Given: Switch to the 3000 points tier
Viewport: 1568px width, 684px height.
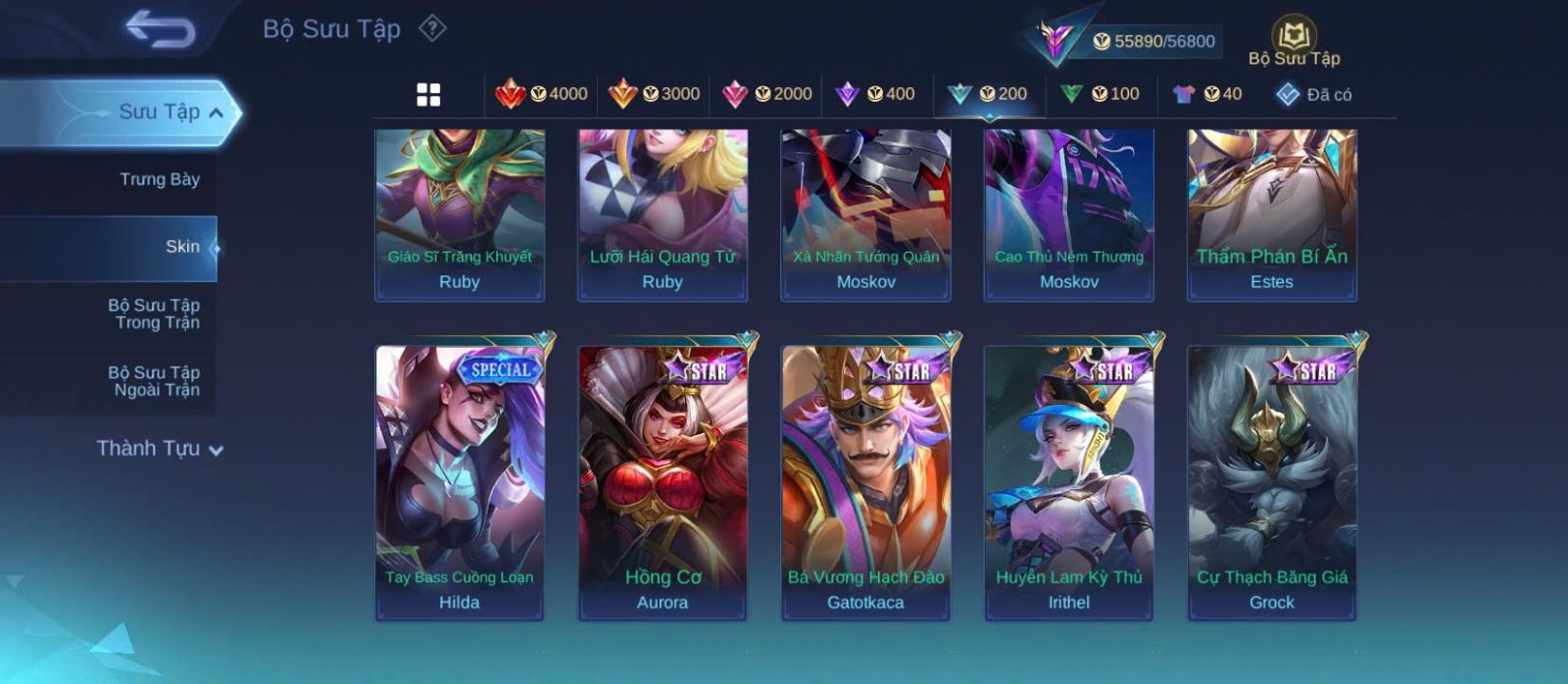Looking at the screenshot, I should coord(655,94).
